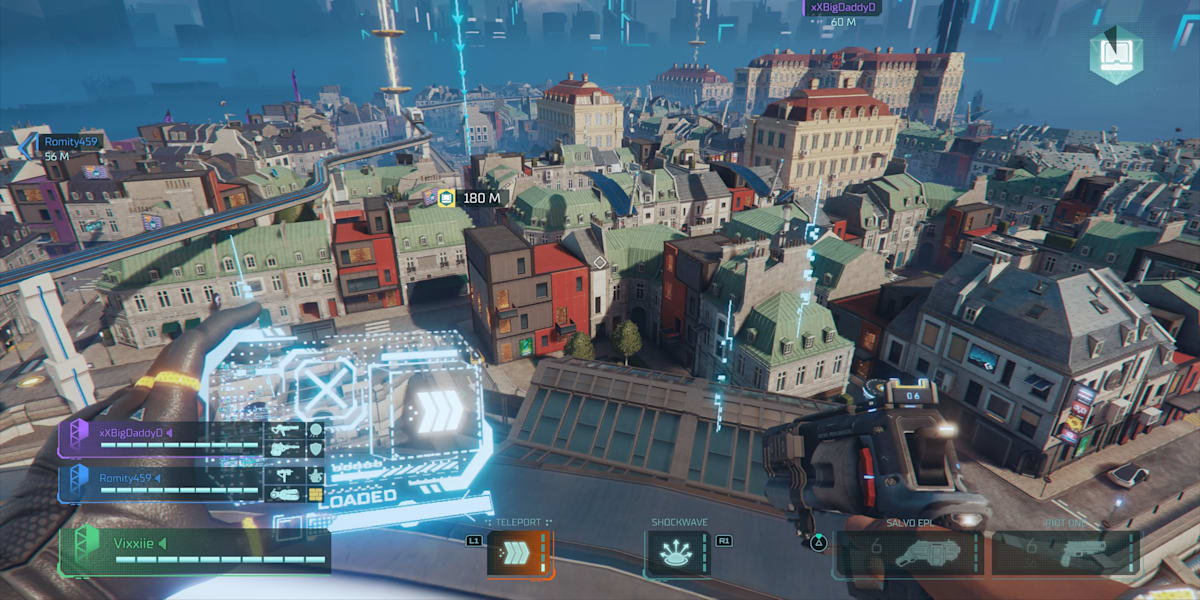Trigger the Shockwave hack icon
This screenshot has height=600, width=1200.
point(678,553)
